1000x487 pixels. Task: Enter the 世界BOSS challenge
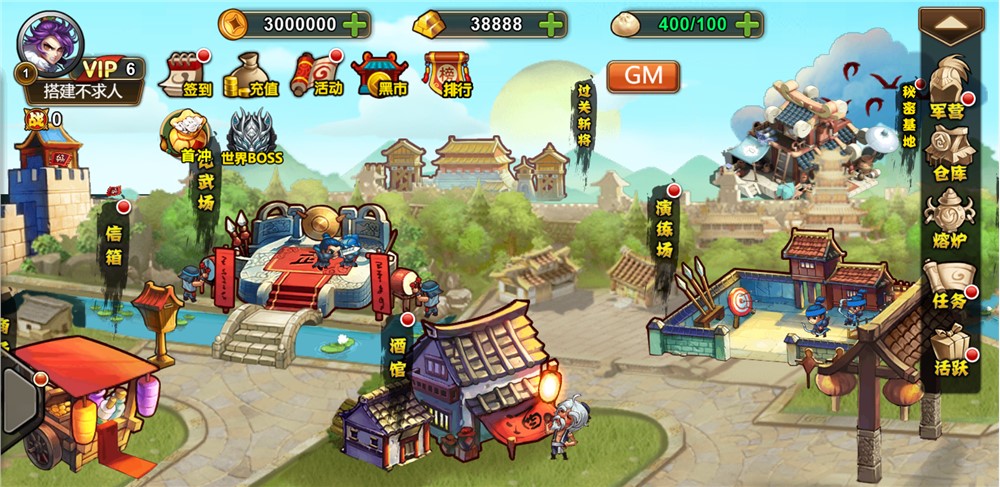251,138
